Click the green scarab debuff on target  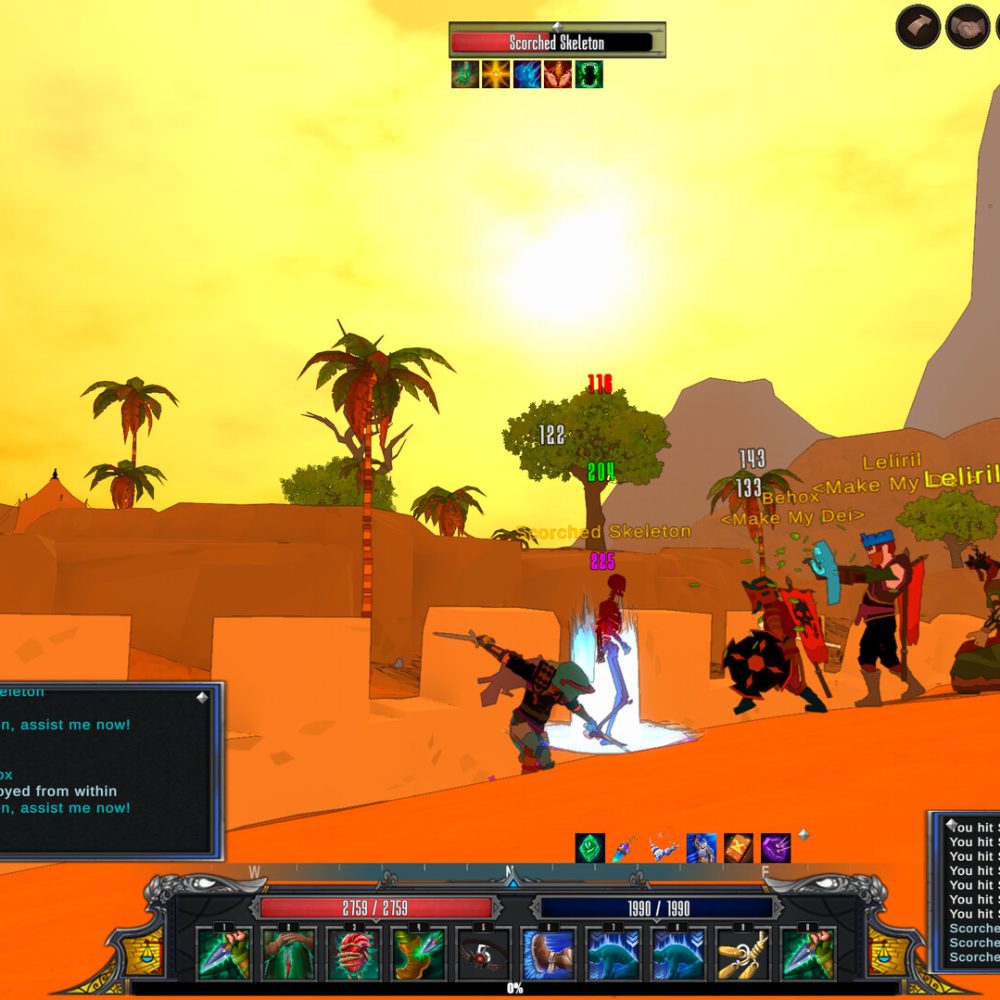coord(589,74)
